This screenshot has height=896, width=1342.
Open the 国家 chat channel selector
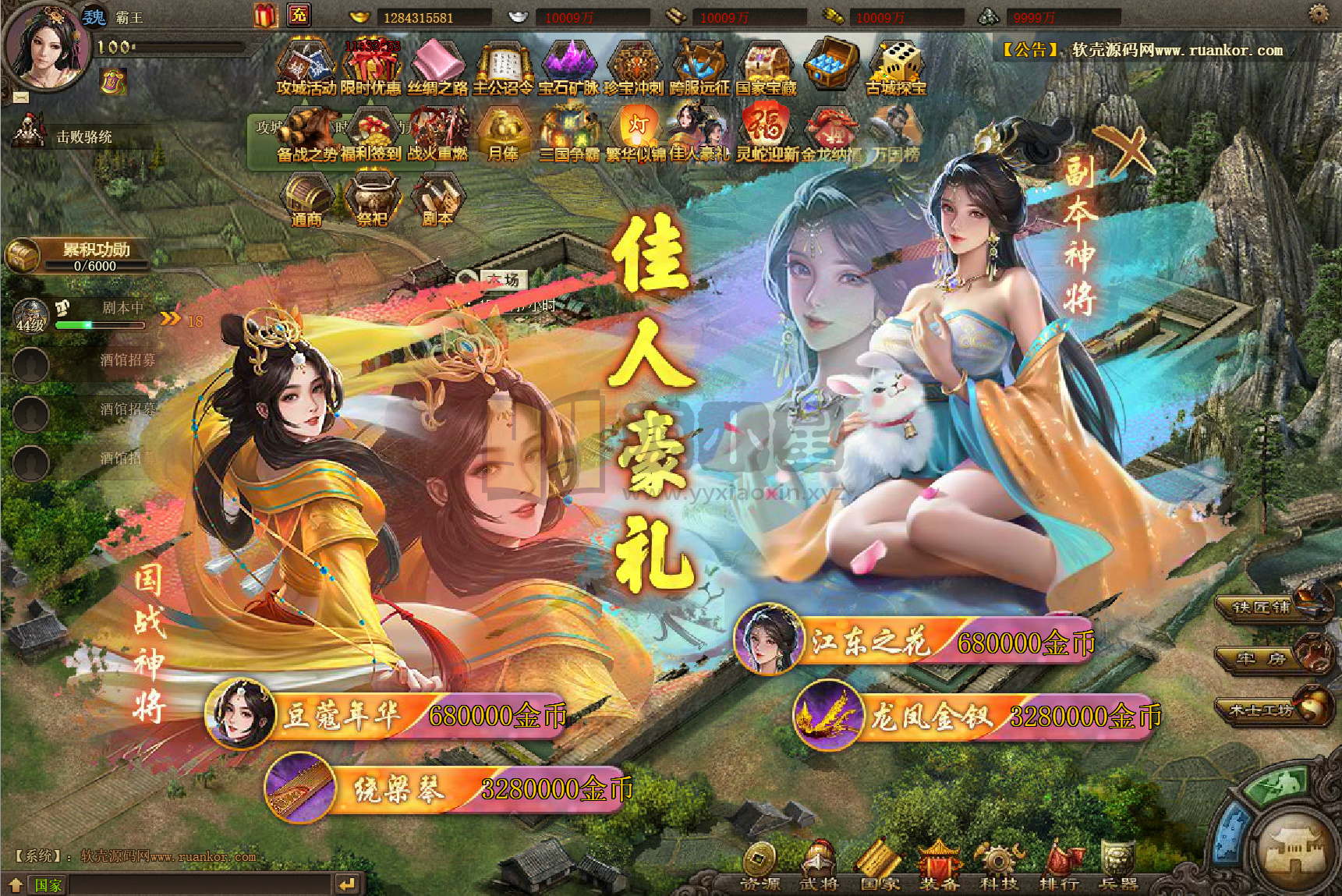47,885
